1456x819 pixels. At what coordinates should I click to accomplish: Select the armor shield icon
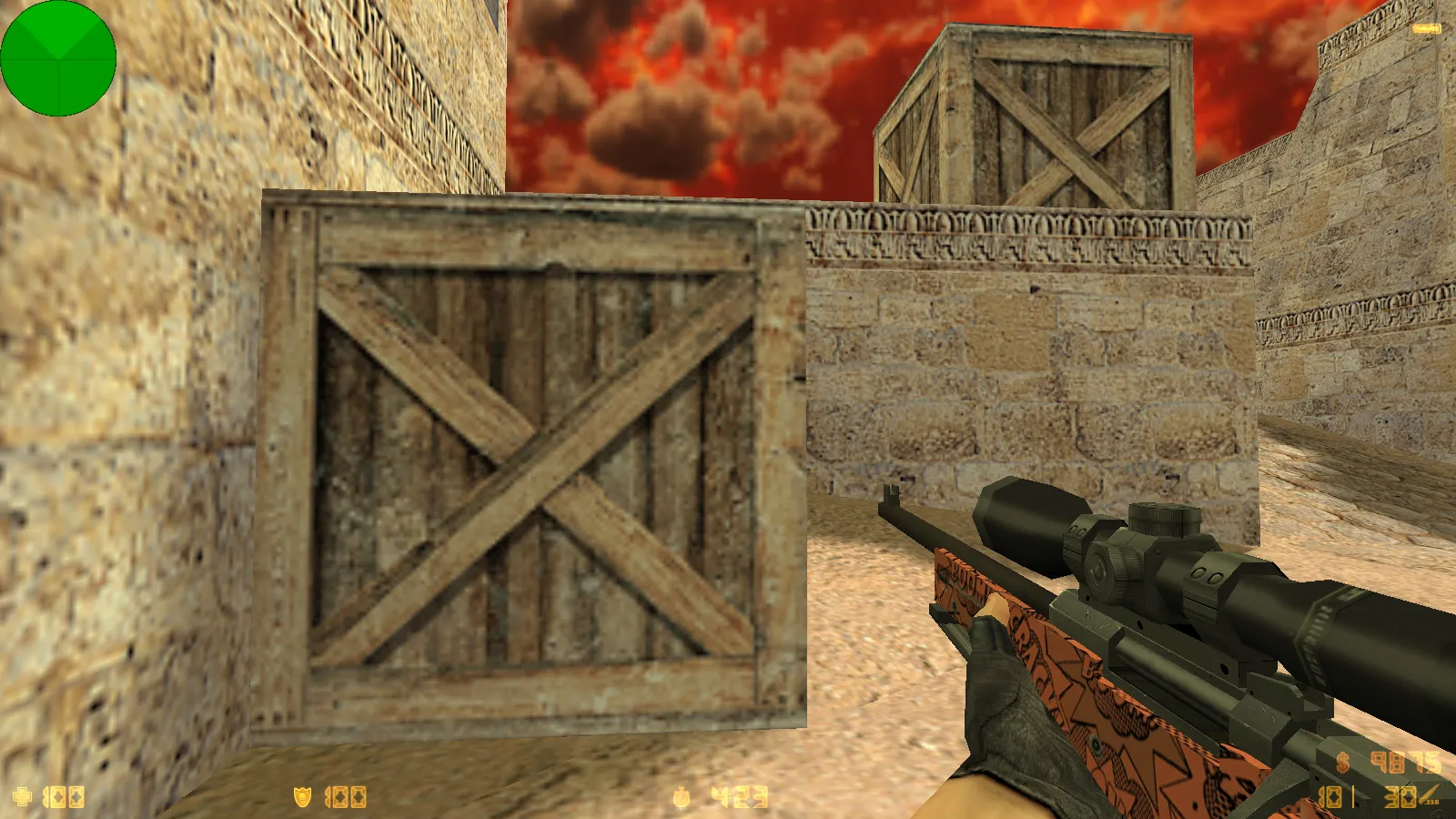[305, 796]
